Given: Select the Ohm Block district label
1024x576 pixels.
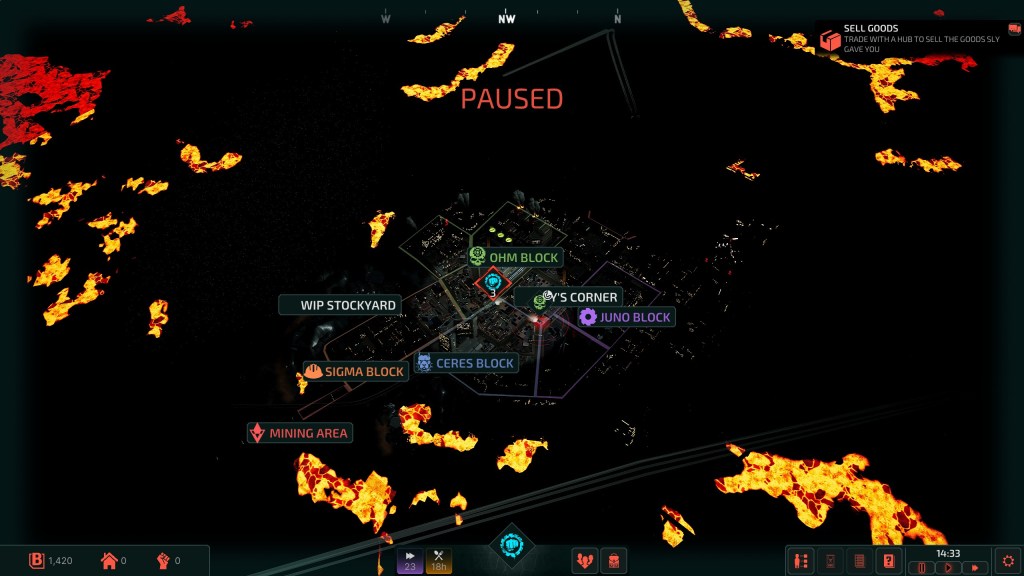Looking at the screenshot, I should pyautogui.click(x=515, y=257).
